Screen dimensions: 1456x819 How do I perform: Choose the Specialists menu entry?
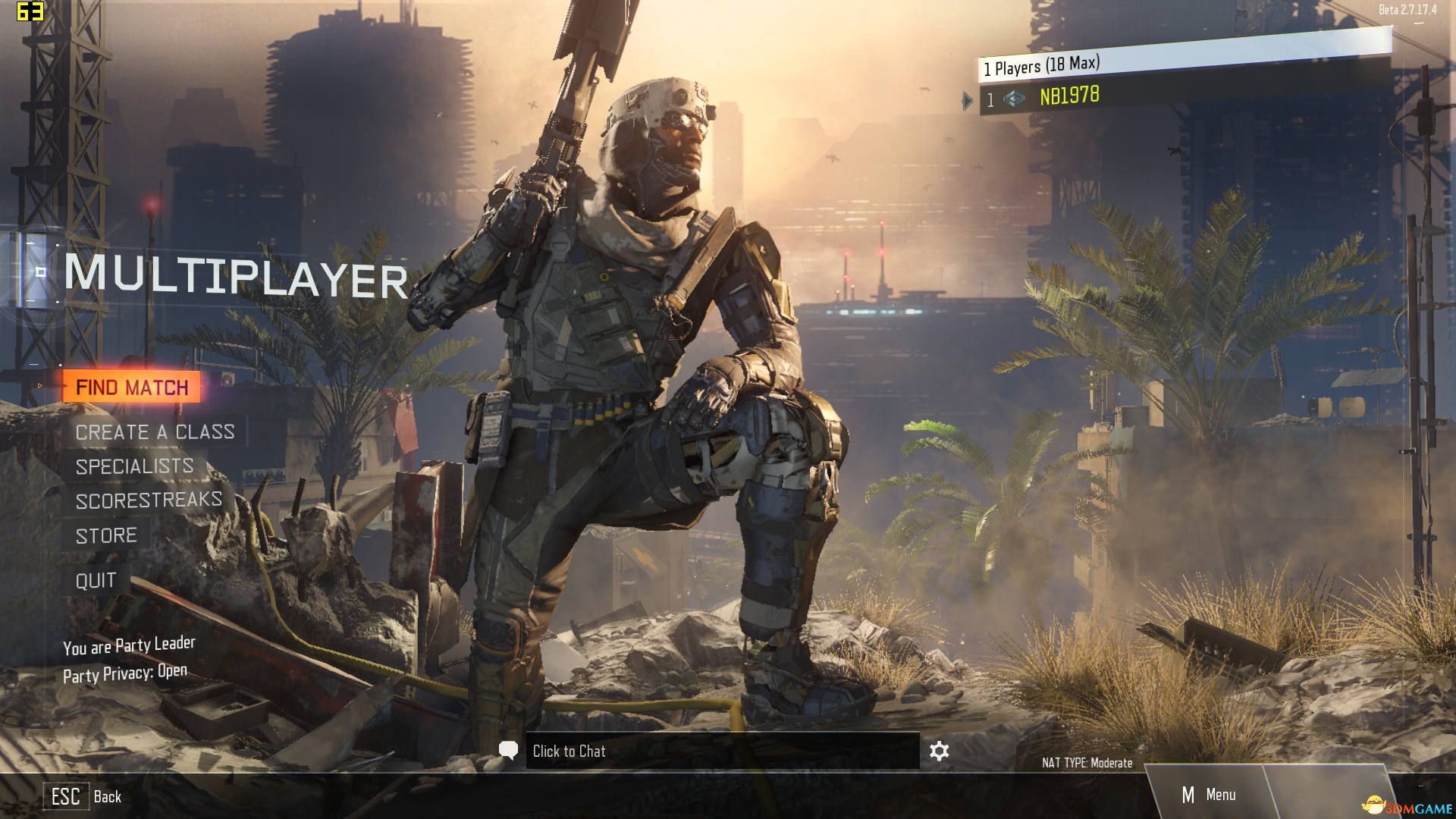tap(134, 466)
